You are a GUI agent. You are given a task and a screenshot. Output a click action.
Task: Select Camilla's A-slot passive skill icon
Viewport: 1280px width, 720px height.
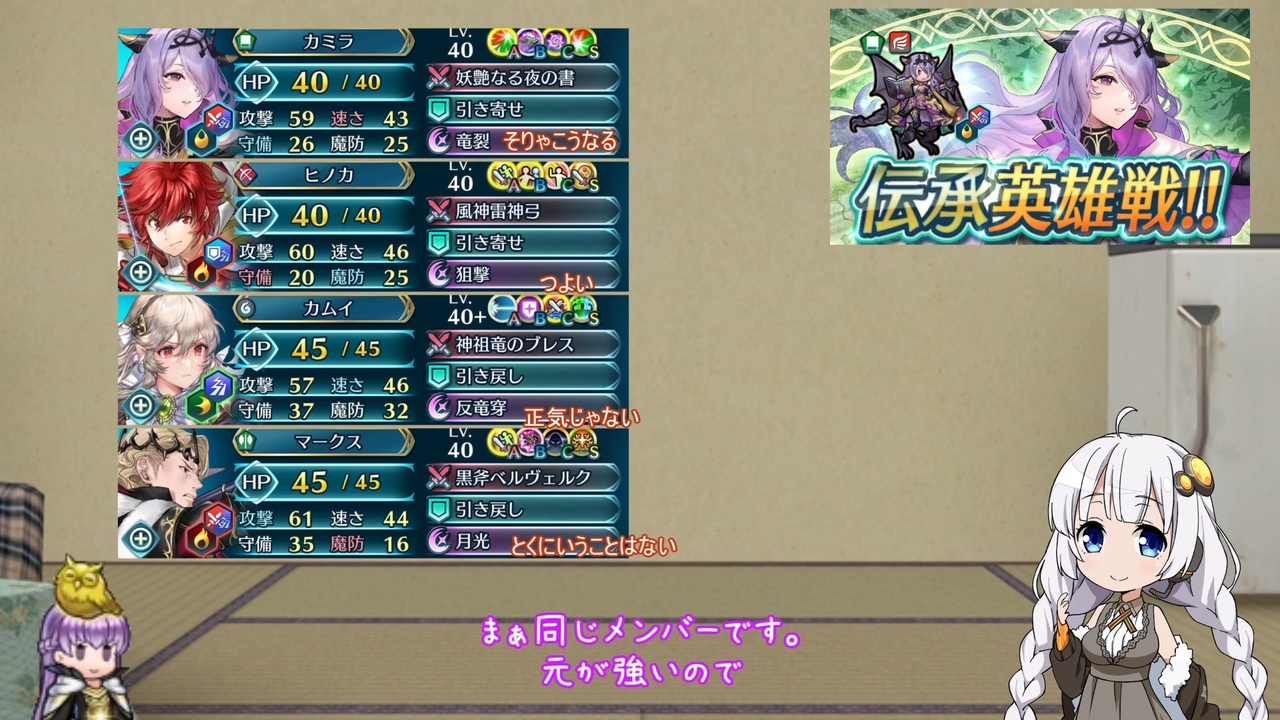coord(499,38)
